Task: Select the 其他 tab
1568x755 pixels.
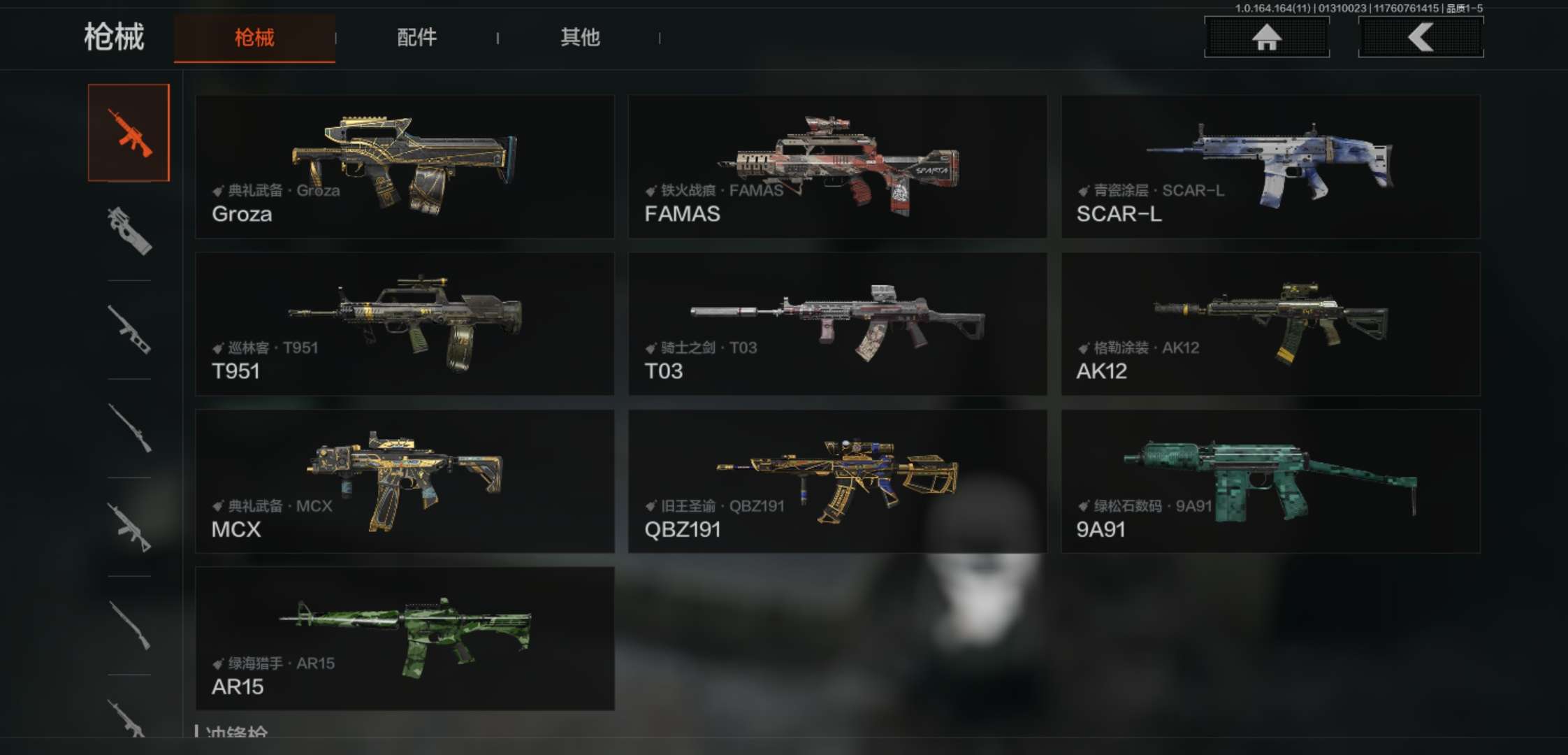Action: [x=580, y=38]
